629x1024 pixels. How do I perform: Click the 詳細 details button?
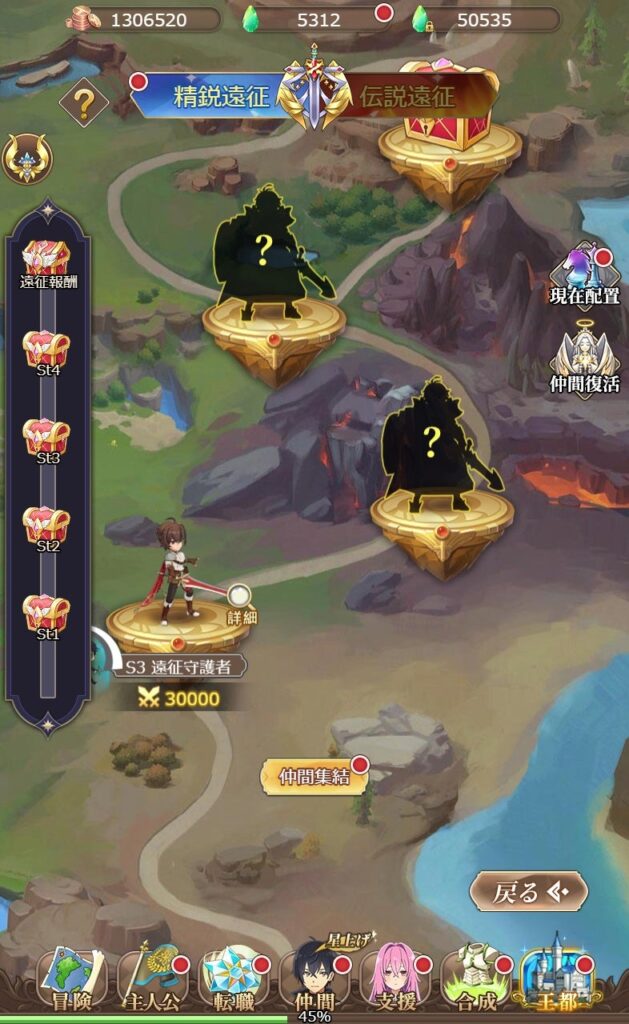pos(241,605)
